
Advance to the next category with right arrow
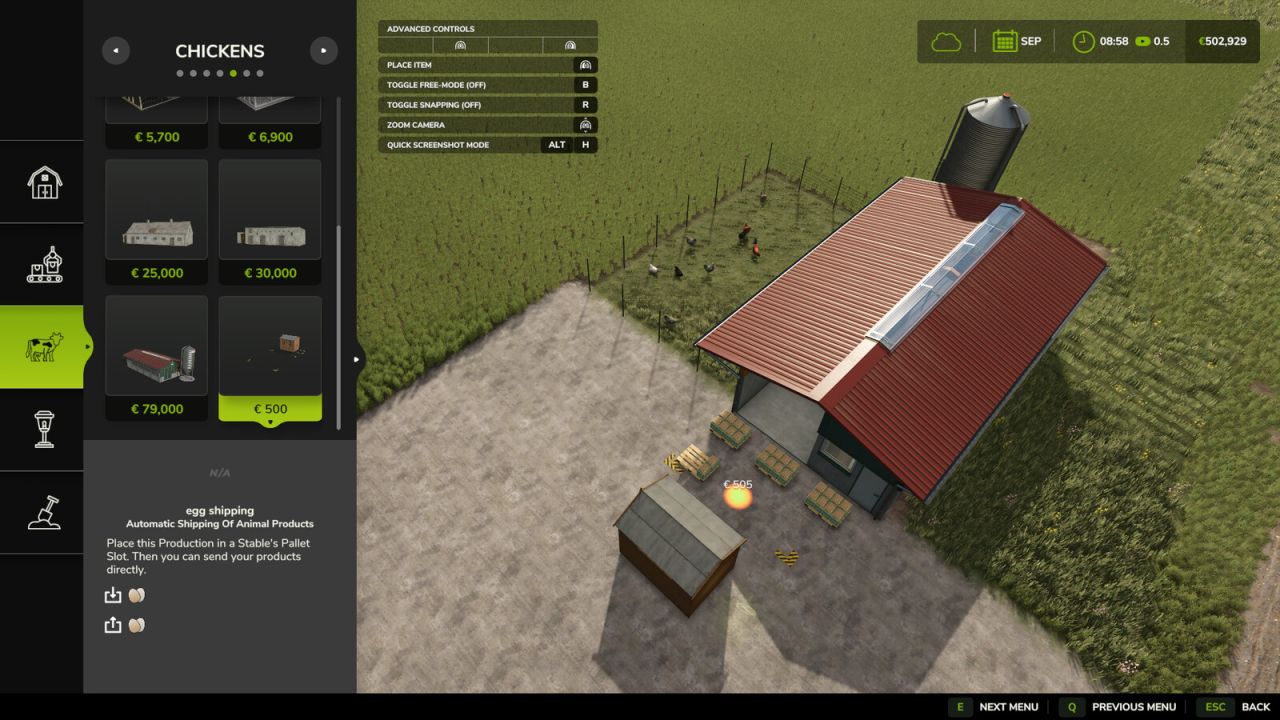click(x=323, y=50)
